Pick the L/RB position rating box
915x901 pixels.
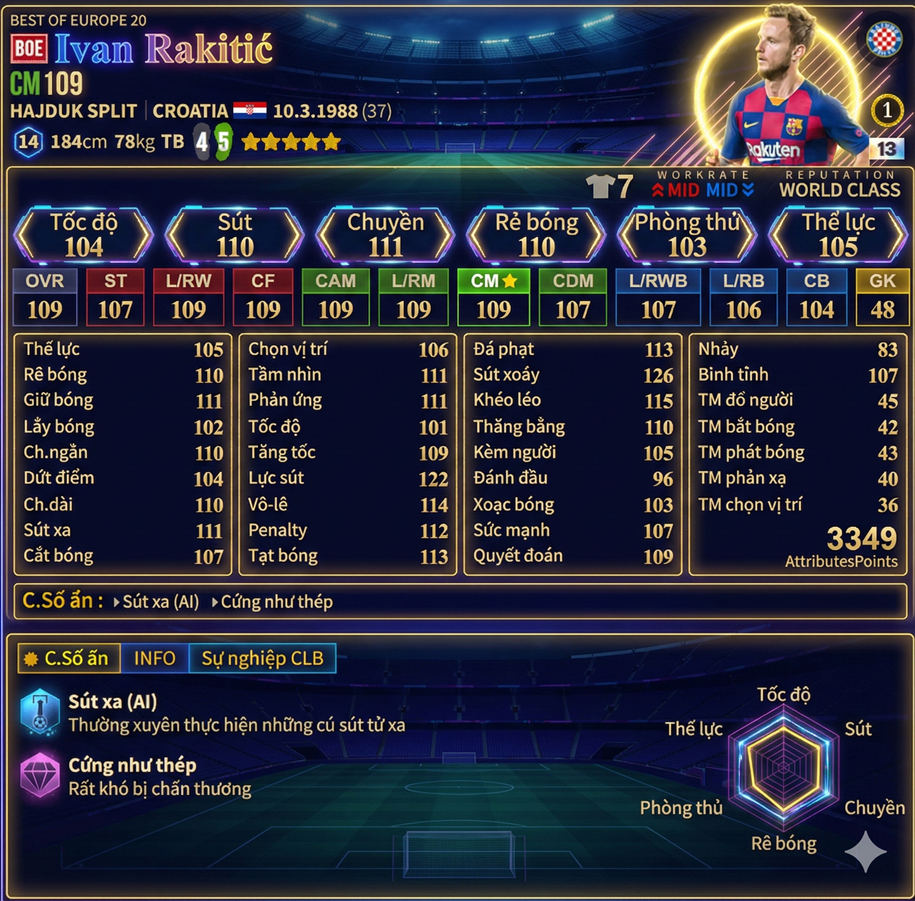(x=743, y=297)
